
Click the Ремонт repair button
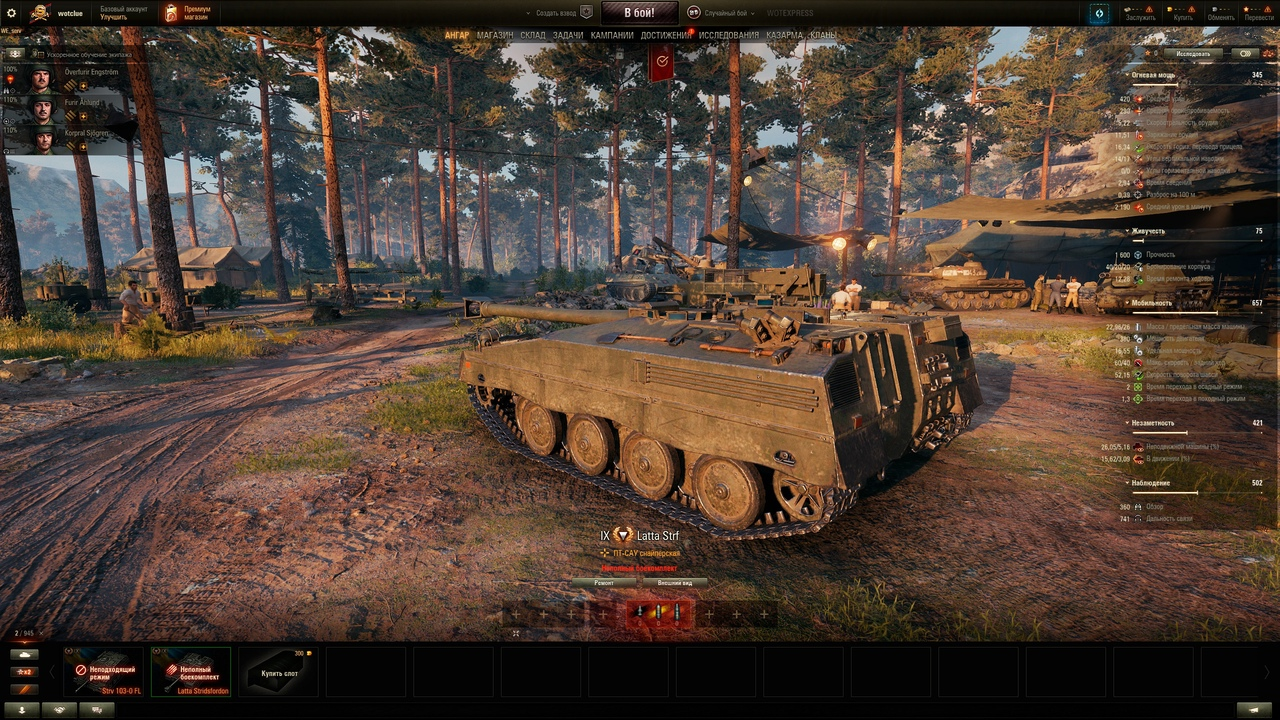(x=604, y=582)
